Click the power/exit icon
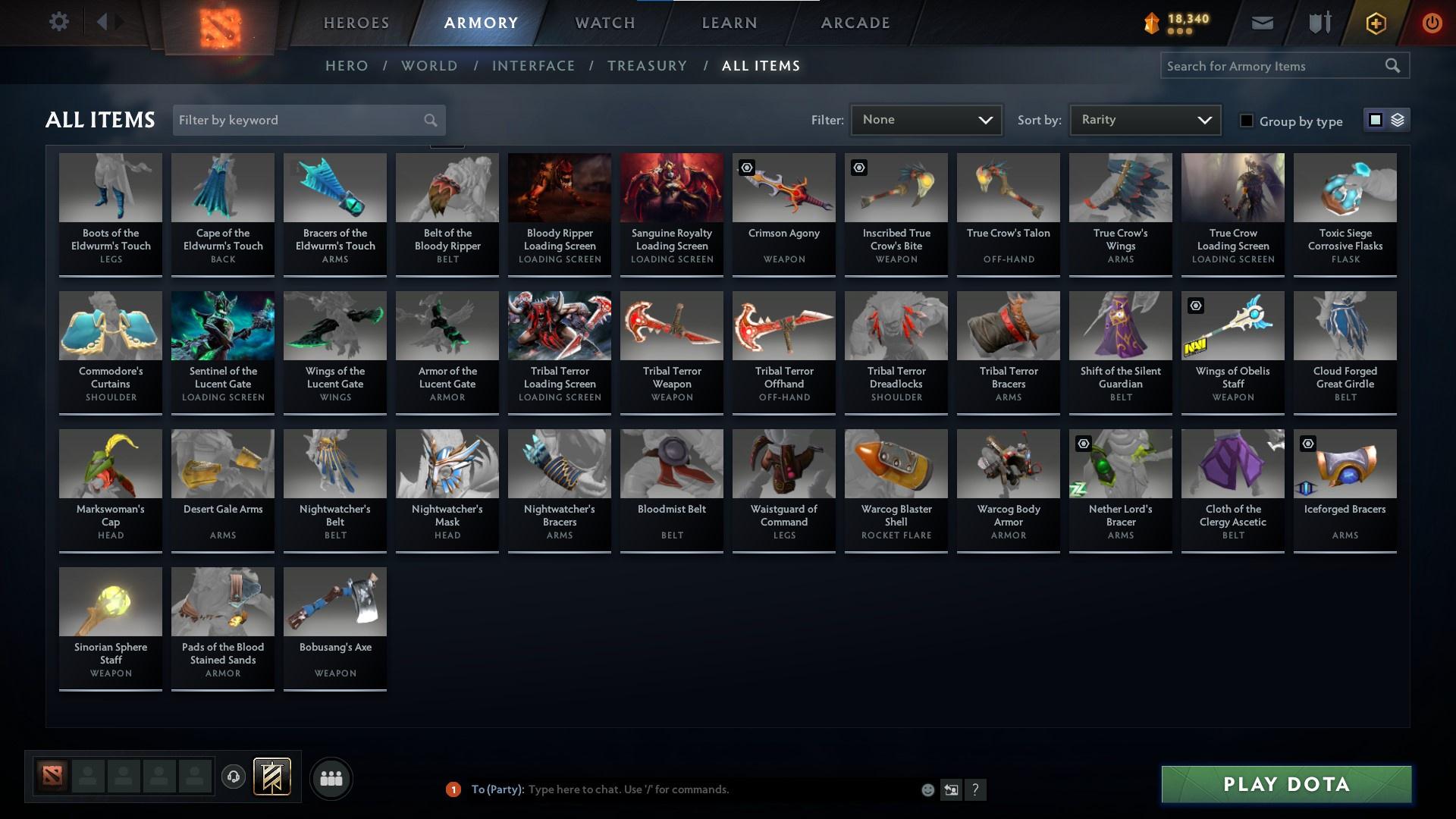1456x819 pixels. pyautogui.click(x=1432, y=24)
